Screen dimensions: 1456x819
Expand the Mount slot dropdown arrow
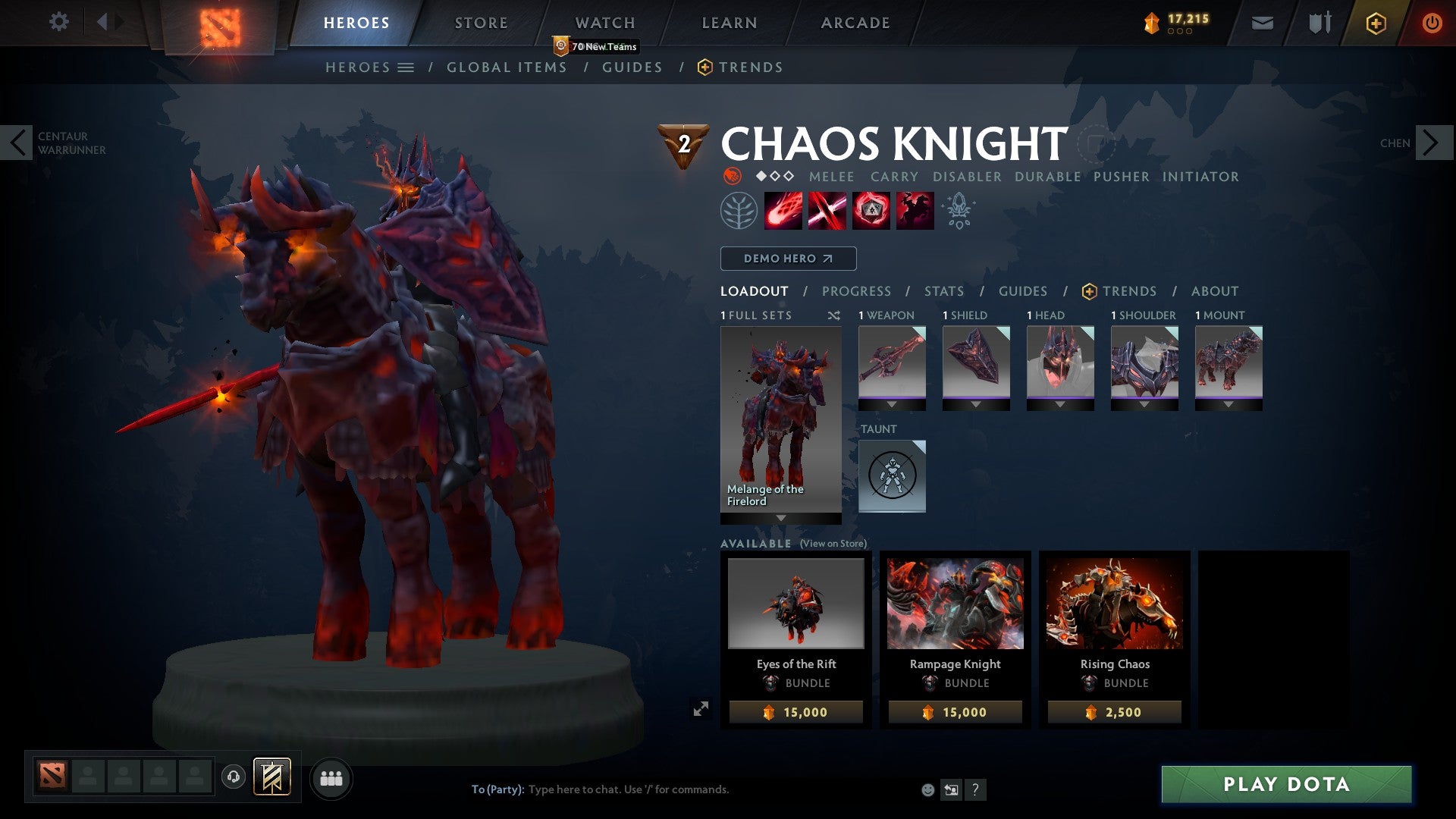click(1229, 404)
